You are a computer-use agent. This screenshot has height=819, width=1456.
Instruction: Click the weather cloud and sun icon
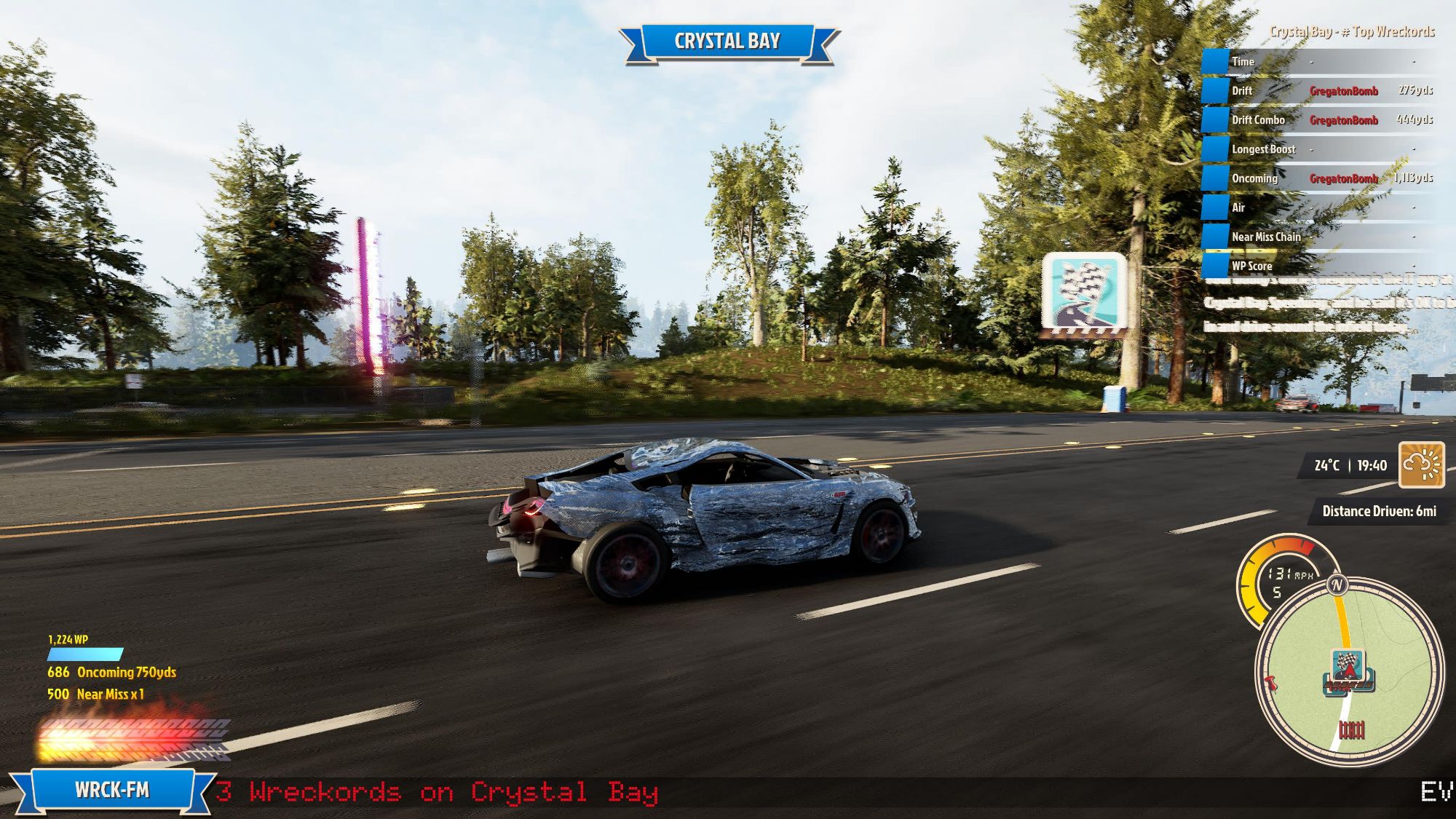[1421, 465]
